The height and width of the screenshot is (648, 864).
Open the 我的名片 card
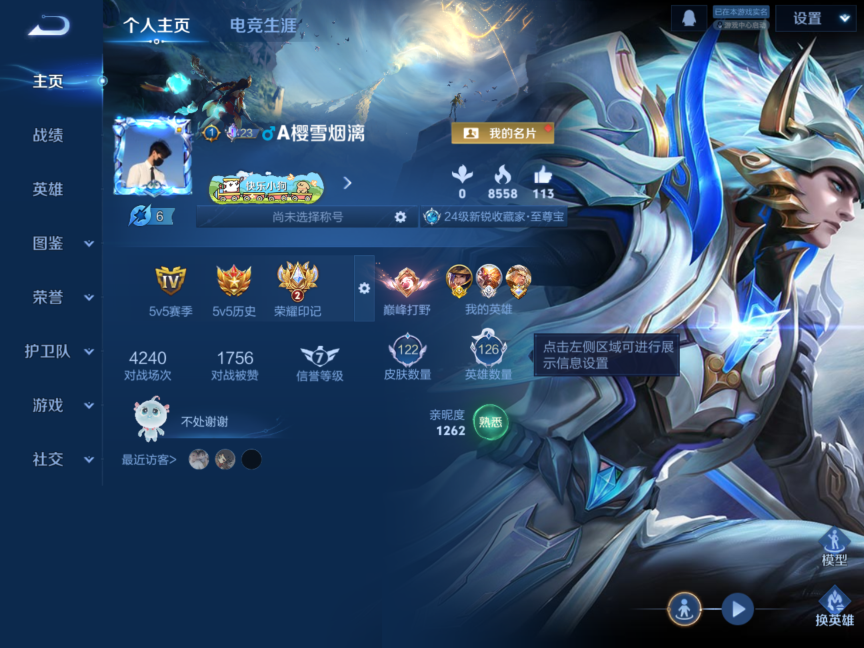pos(502,133)
